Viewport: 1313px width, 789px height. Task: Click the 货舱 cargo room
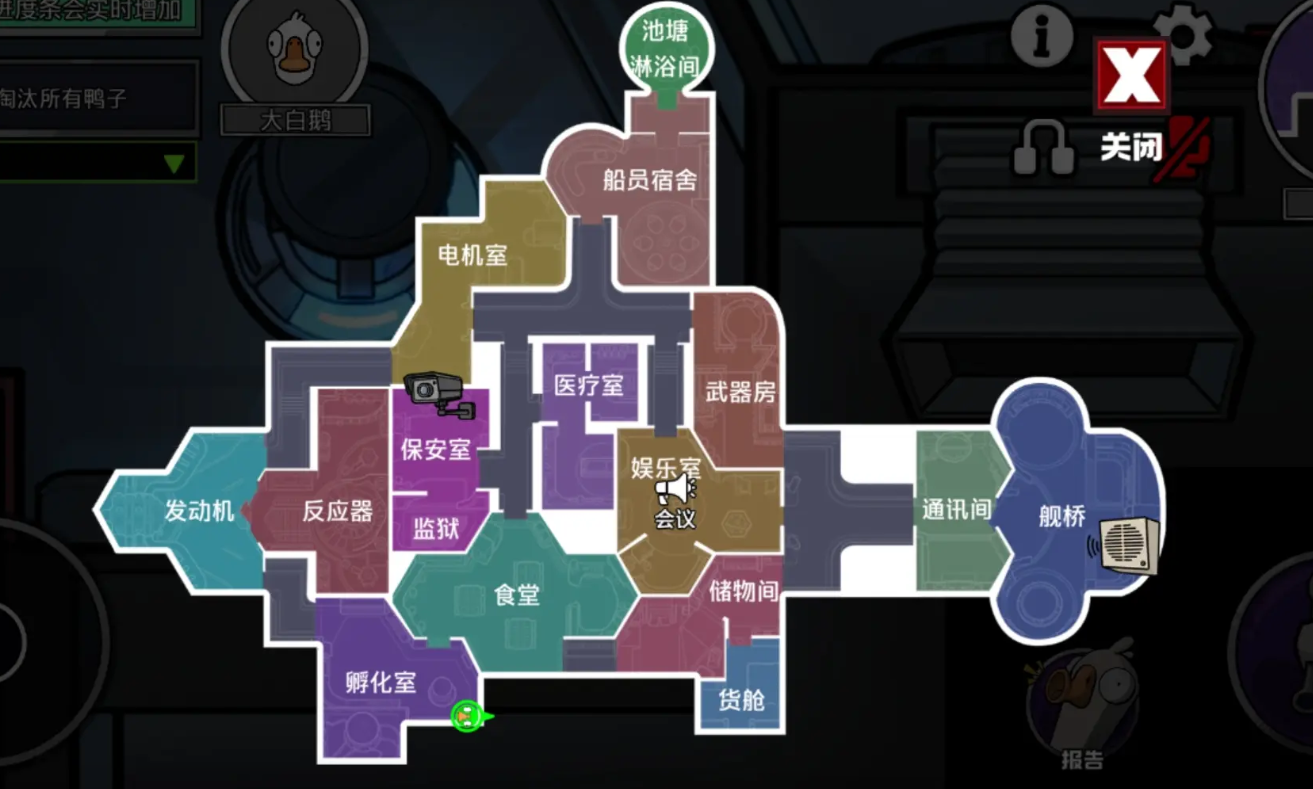741,702
